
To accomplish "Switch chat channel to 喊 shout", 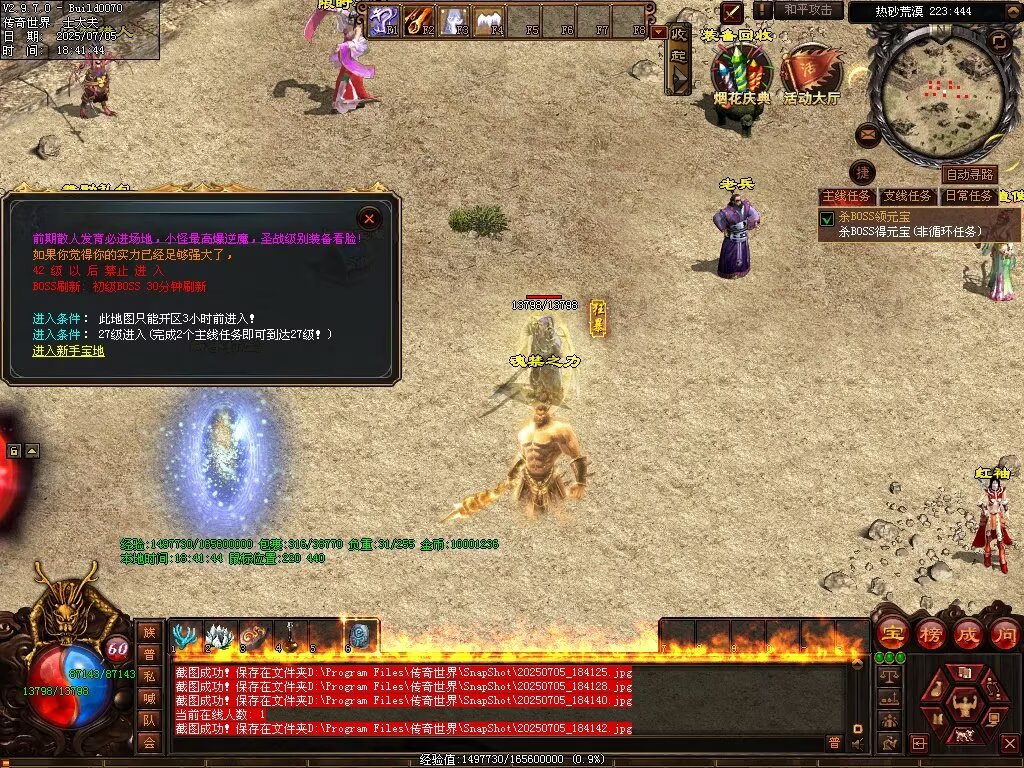I will [149, 698].
